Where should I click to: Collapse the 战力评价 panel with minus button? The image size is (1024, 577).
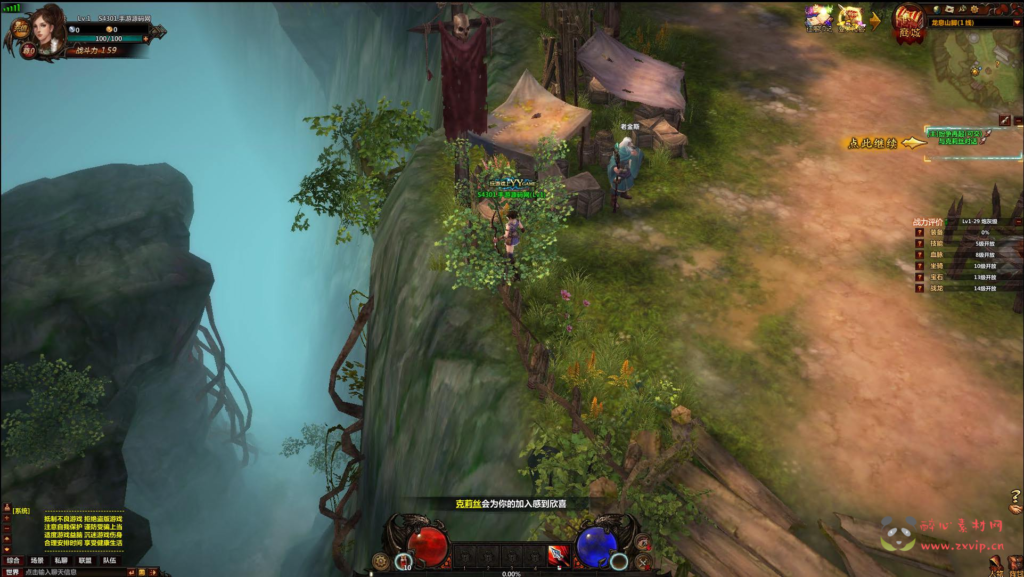(1017, 220)
